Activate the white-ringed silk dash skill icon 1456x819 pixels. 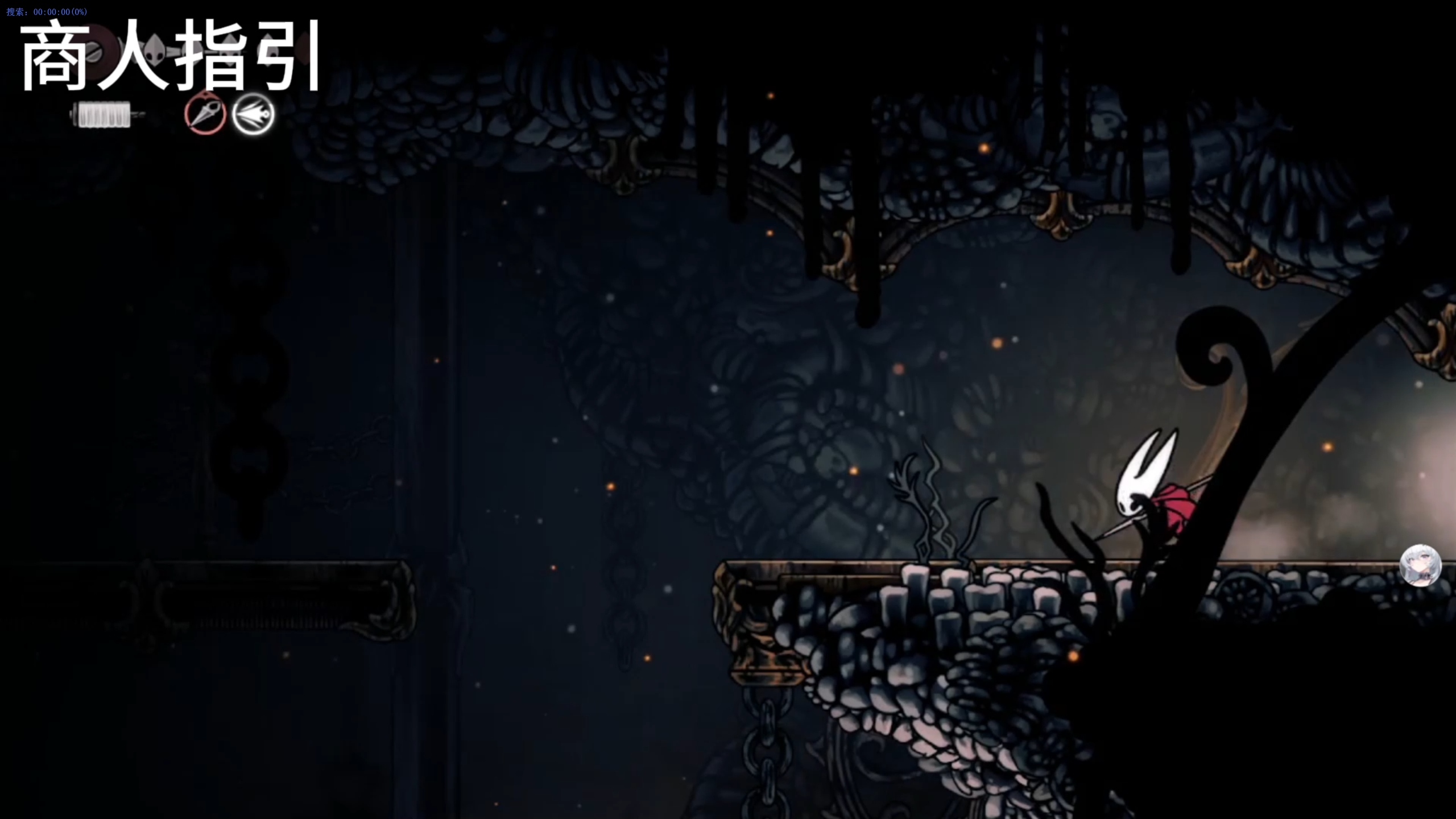coord(253,114)
